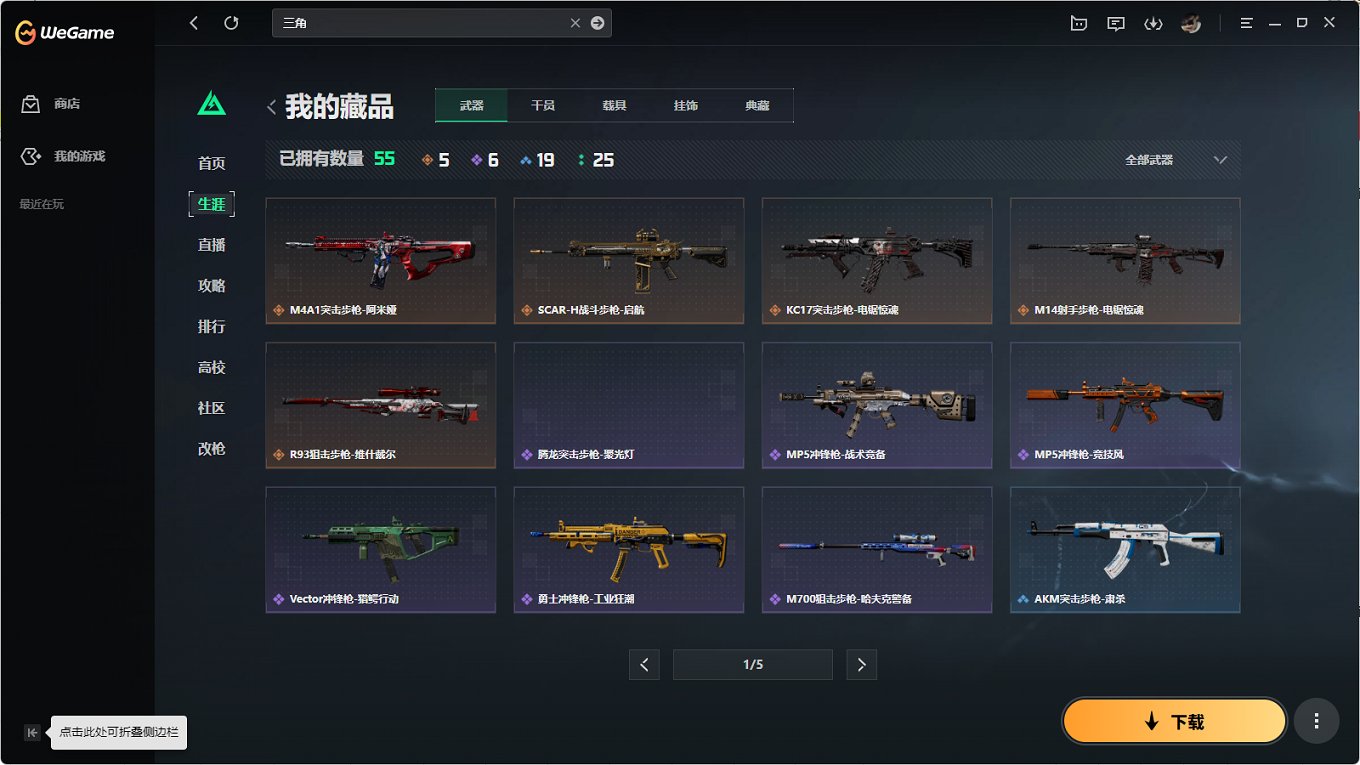This screenshot has width=1360, height=765.
Task: Click the green game icon above the sidebar
Action: (211, 101)
